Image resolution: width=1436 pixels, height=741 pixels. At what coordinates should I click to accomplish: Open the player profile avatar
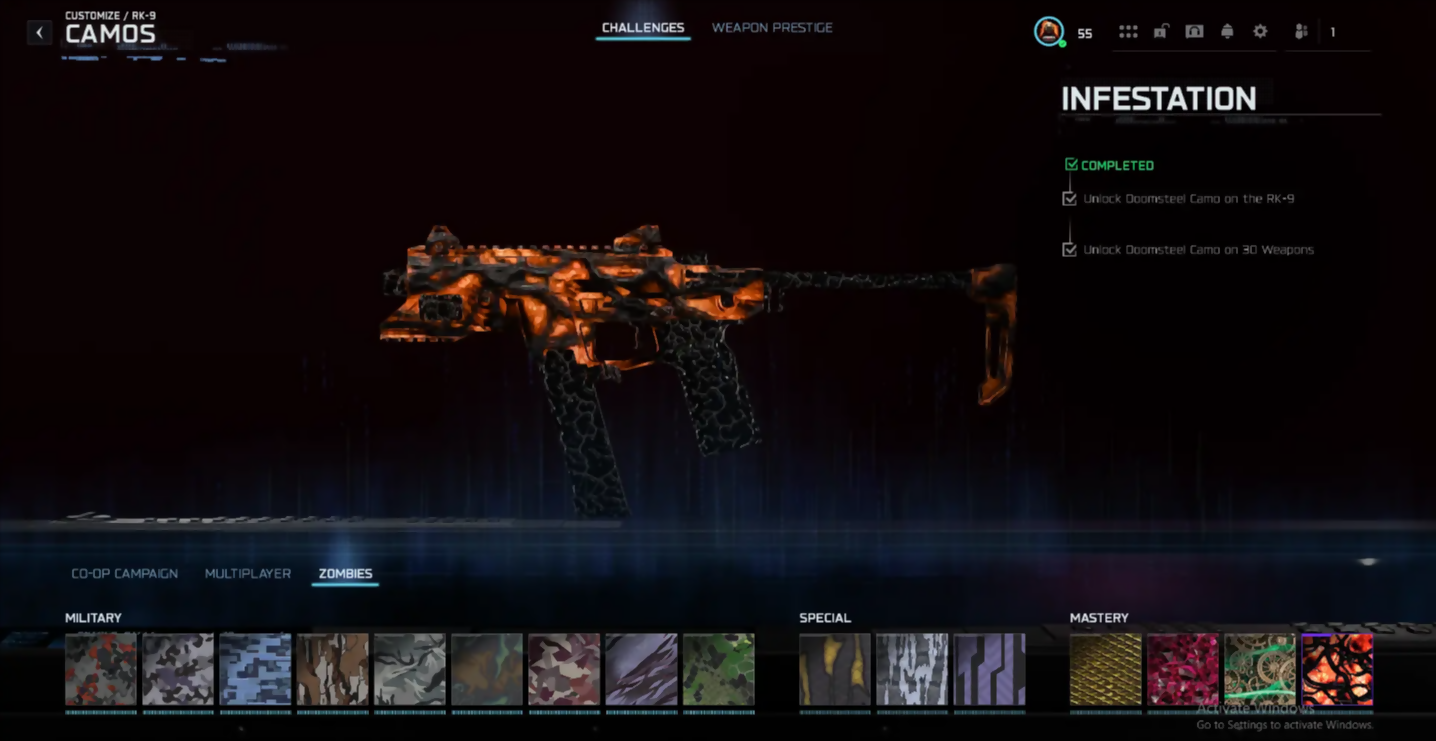click(x=1048, y=32)
